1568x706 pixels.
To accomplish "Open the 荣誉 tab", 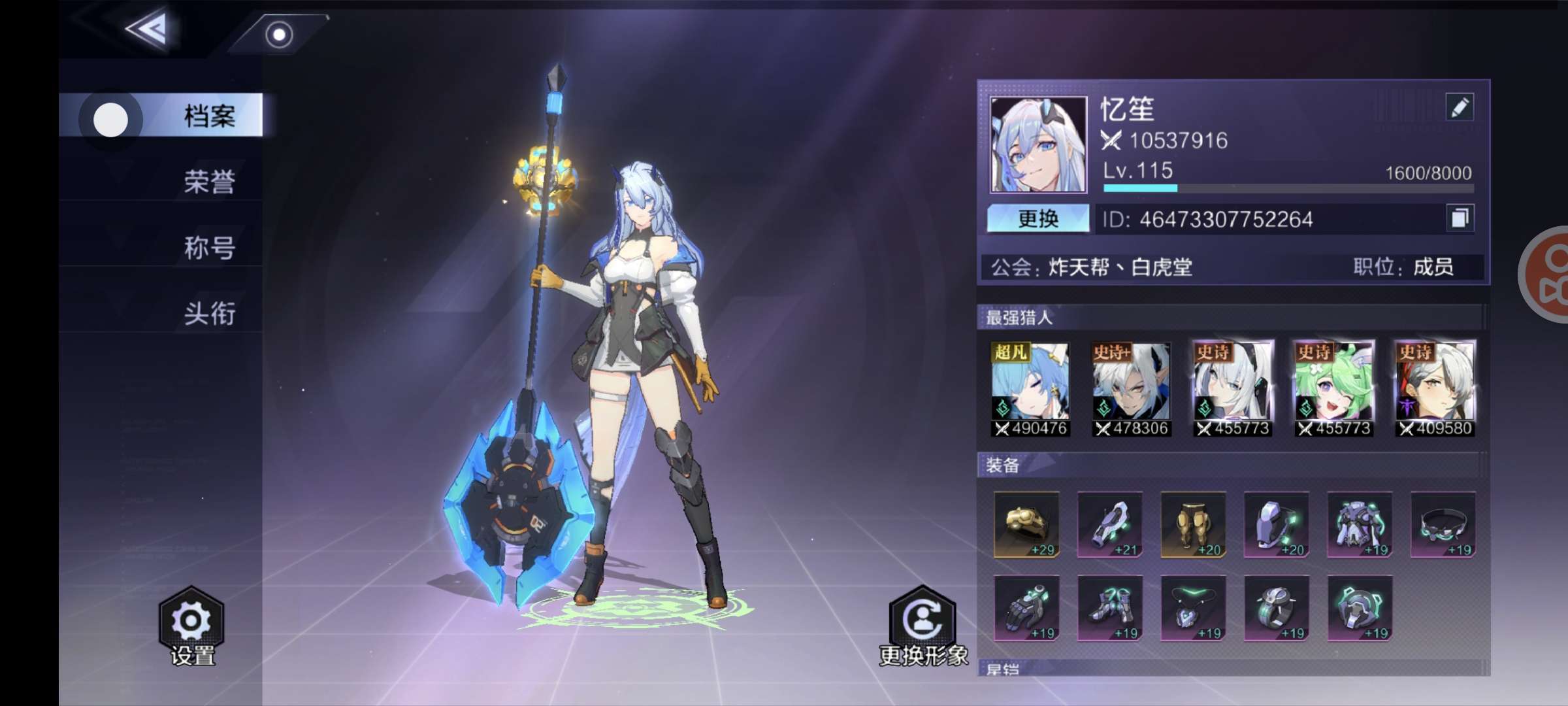I will (x=208, y=182).
